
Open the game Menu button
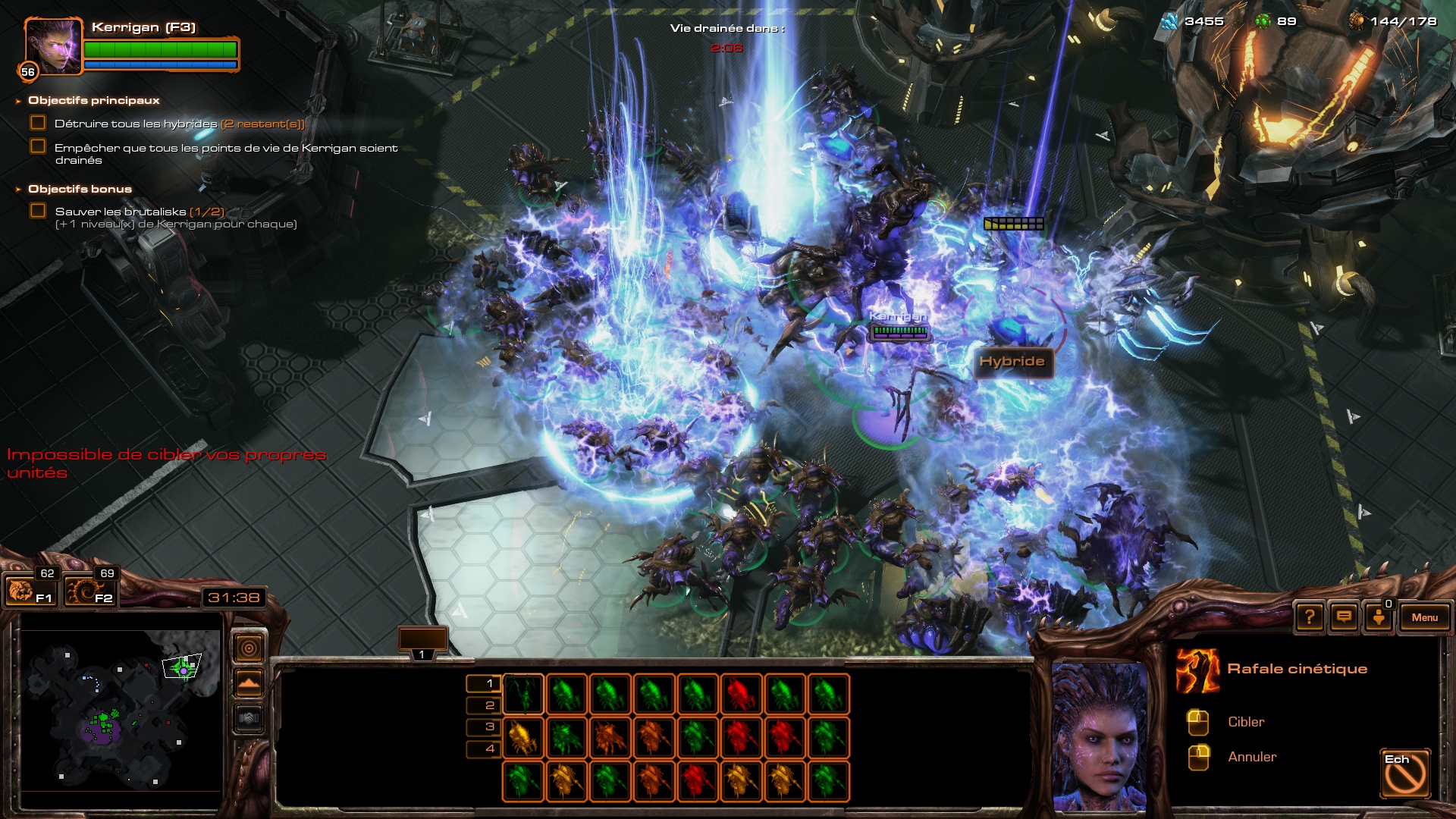pyautogui.click(x=1424, y=617)
